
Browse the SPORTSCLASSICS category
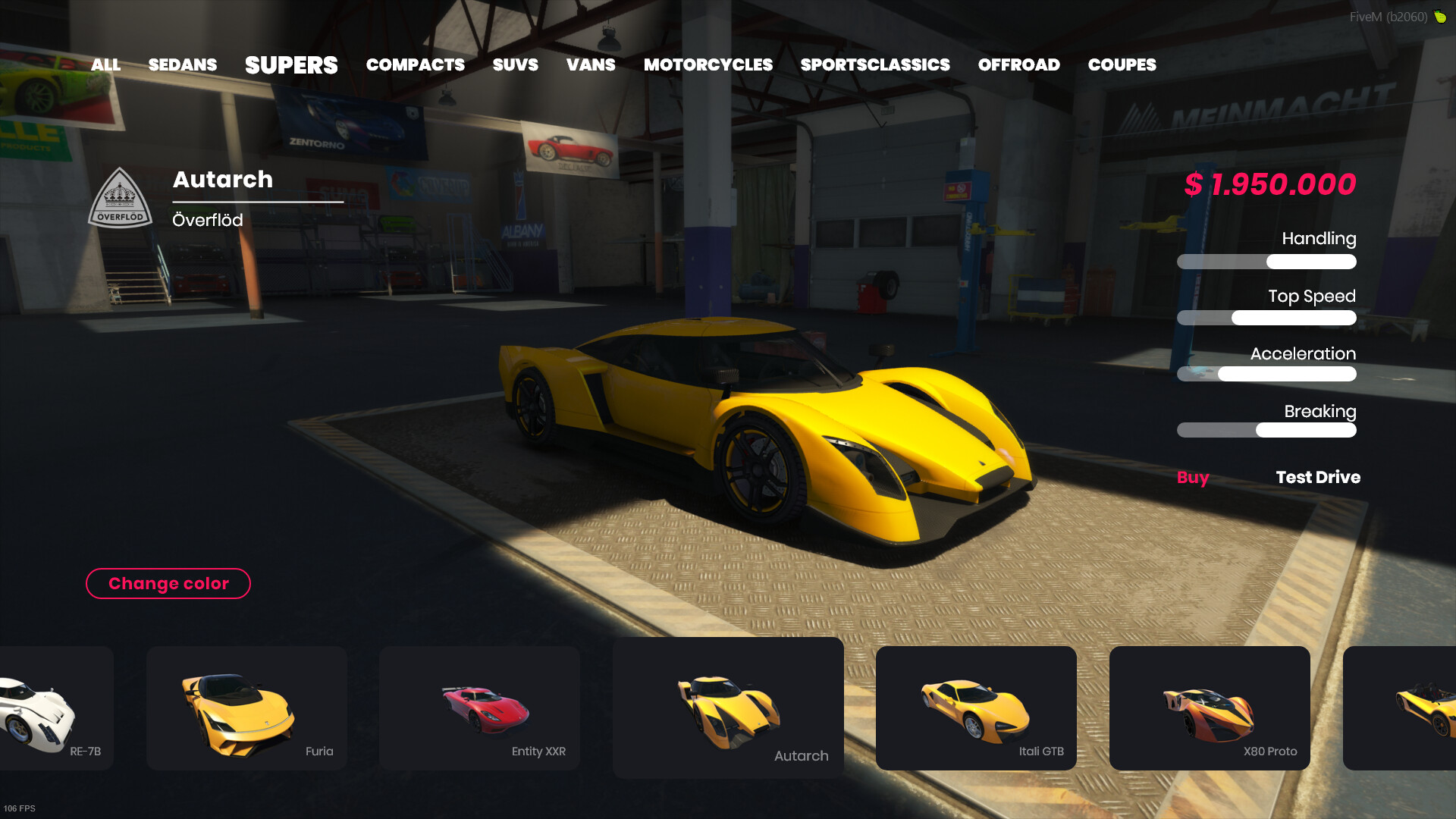[x=875, y=65]
